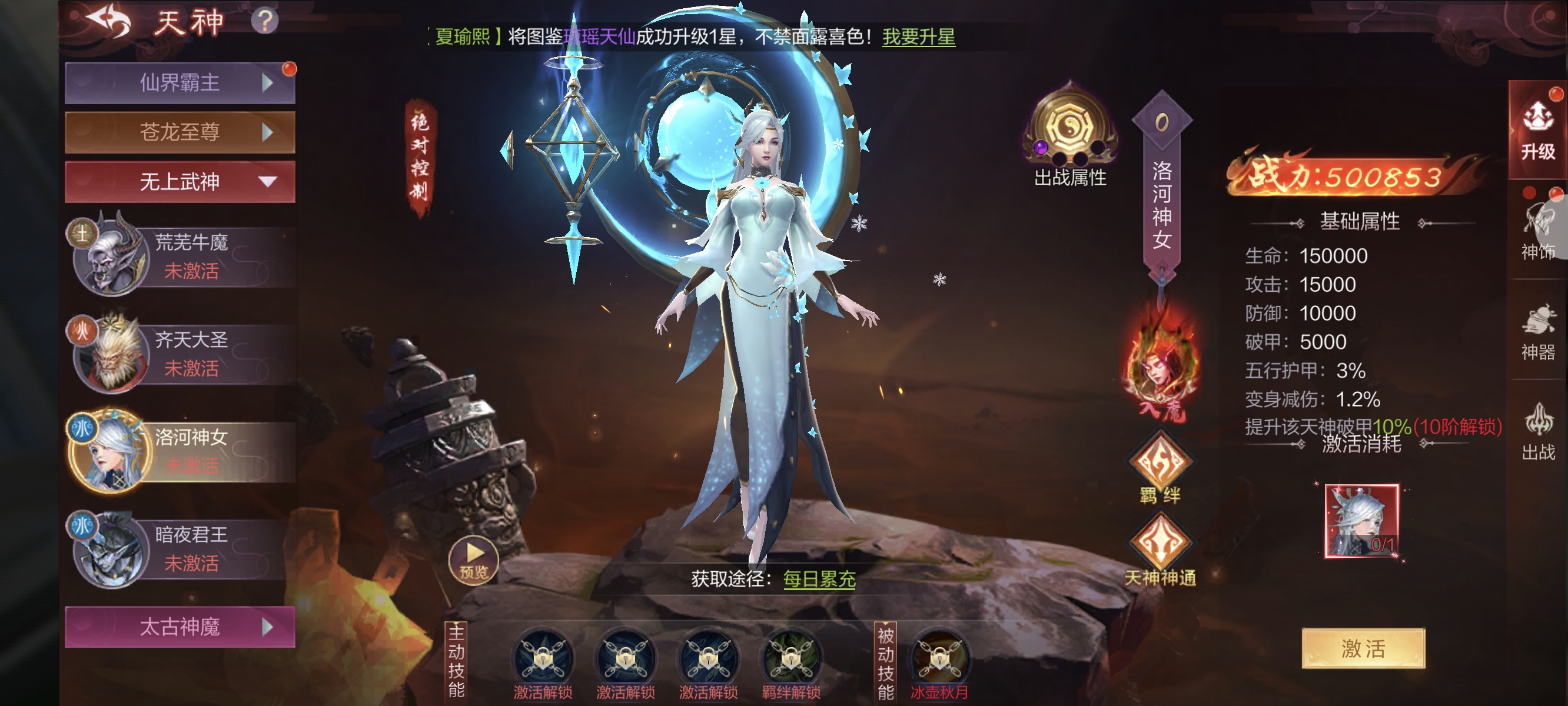
Task: Expand the 太古神魔 category
Action: (x=180, y=626)
